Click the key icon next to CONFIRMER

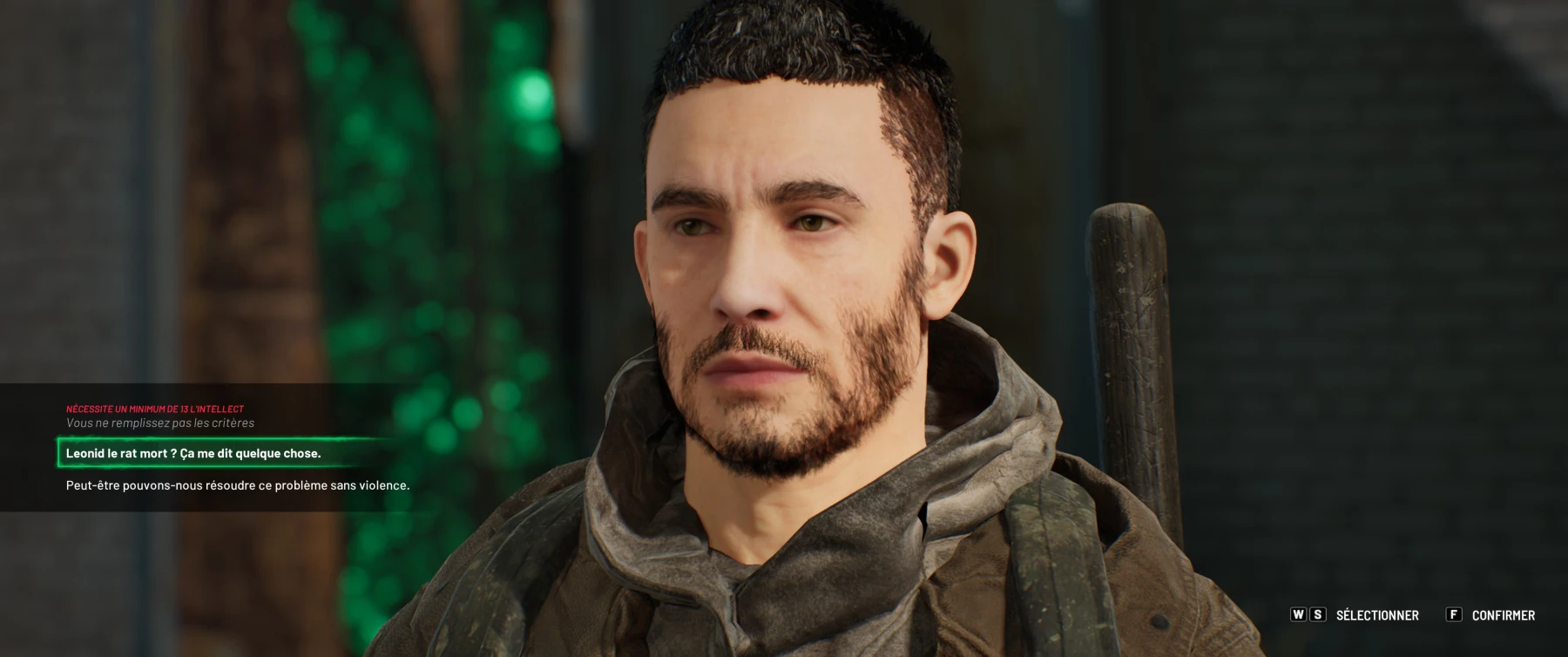pyautogui.click(x=1454, y=613)
